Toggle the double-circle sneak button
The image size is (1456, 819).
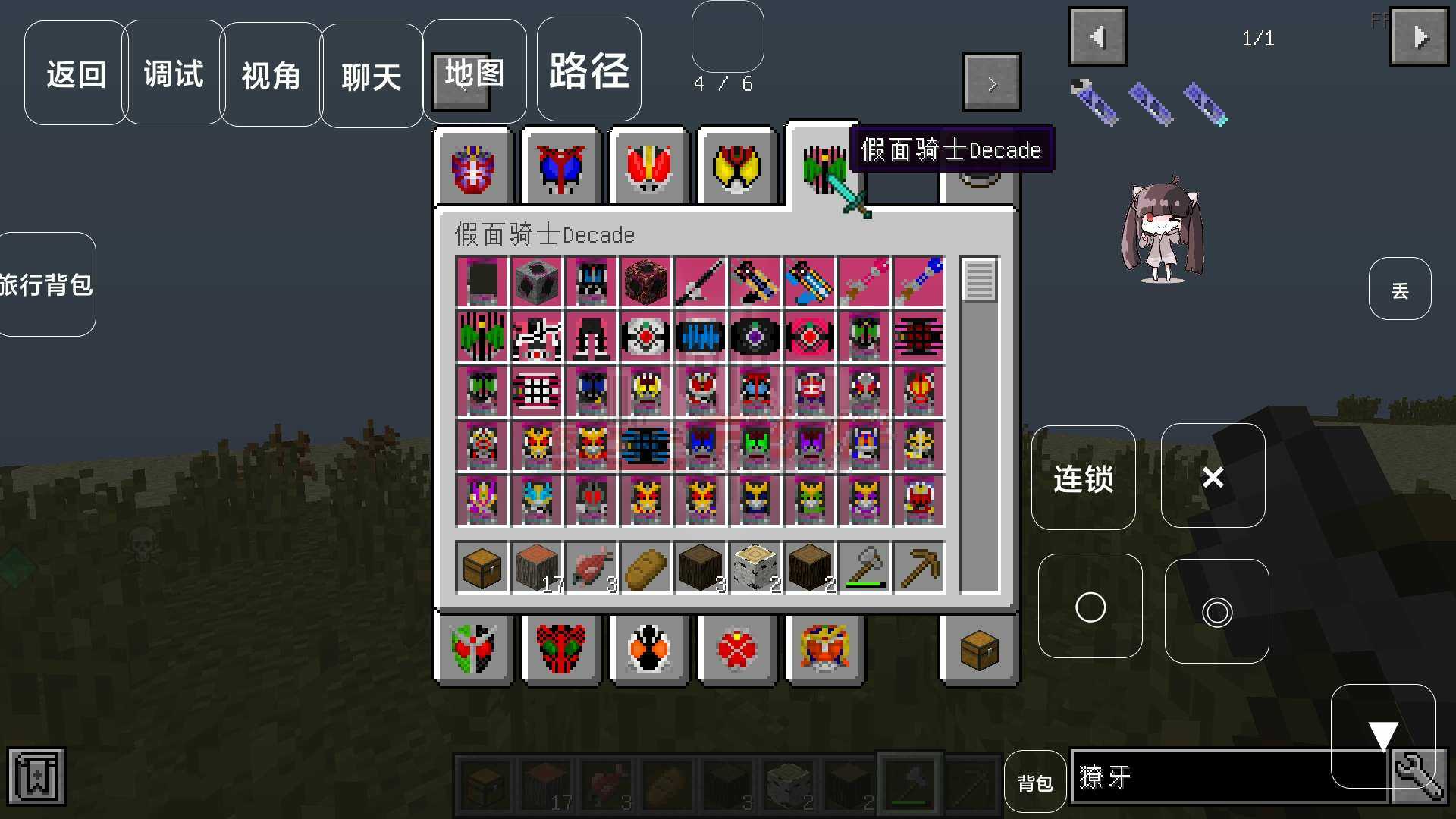(x=1217, y=611)
